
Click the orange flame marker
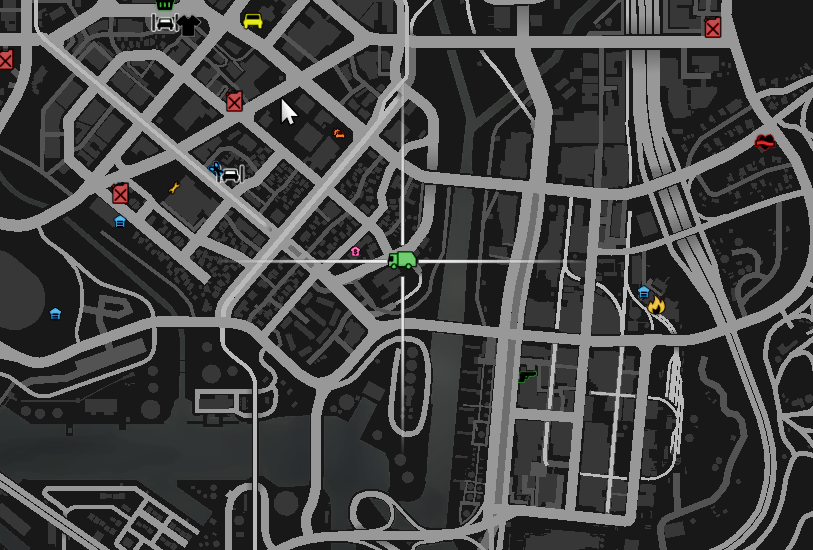click(657, 304)
